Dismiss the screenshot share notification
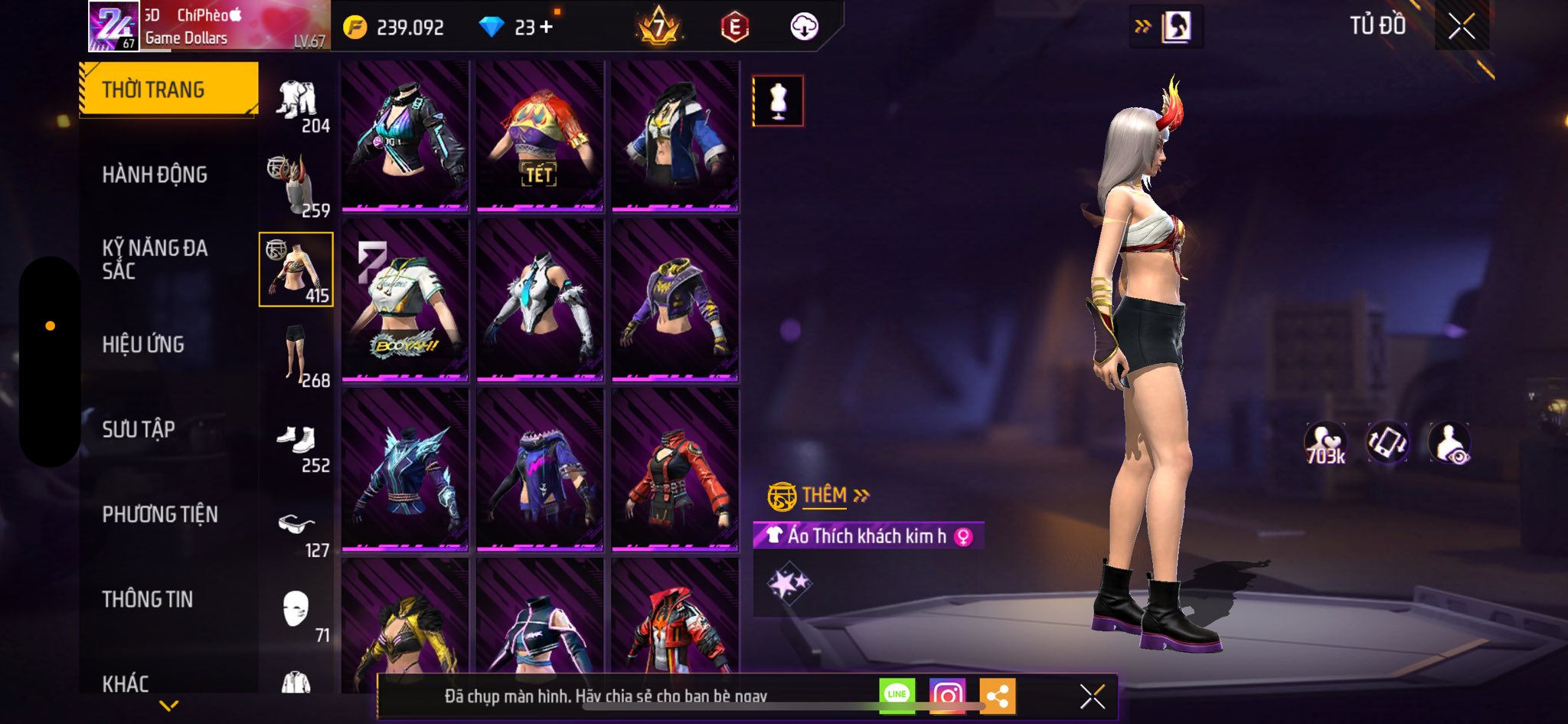Viewport: 1568px width, 724px height. (1092, 696)
